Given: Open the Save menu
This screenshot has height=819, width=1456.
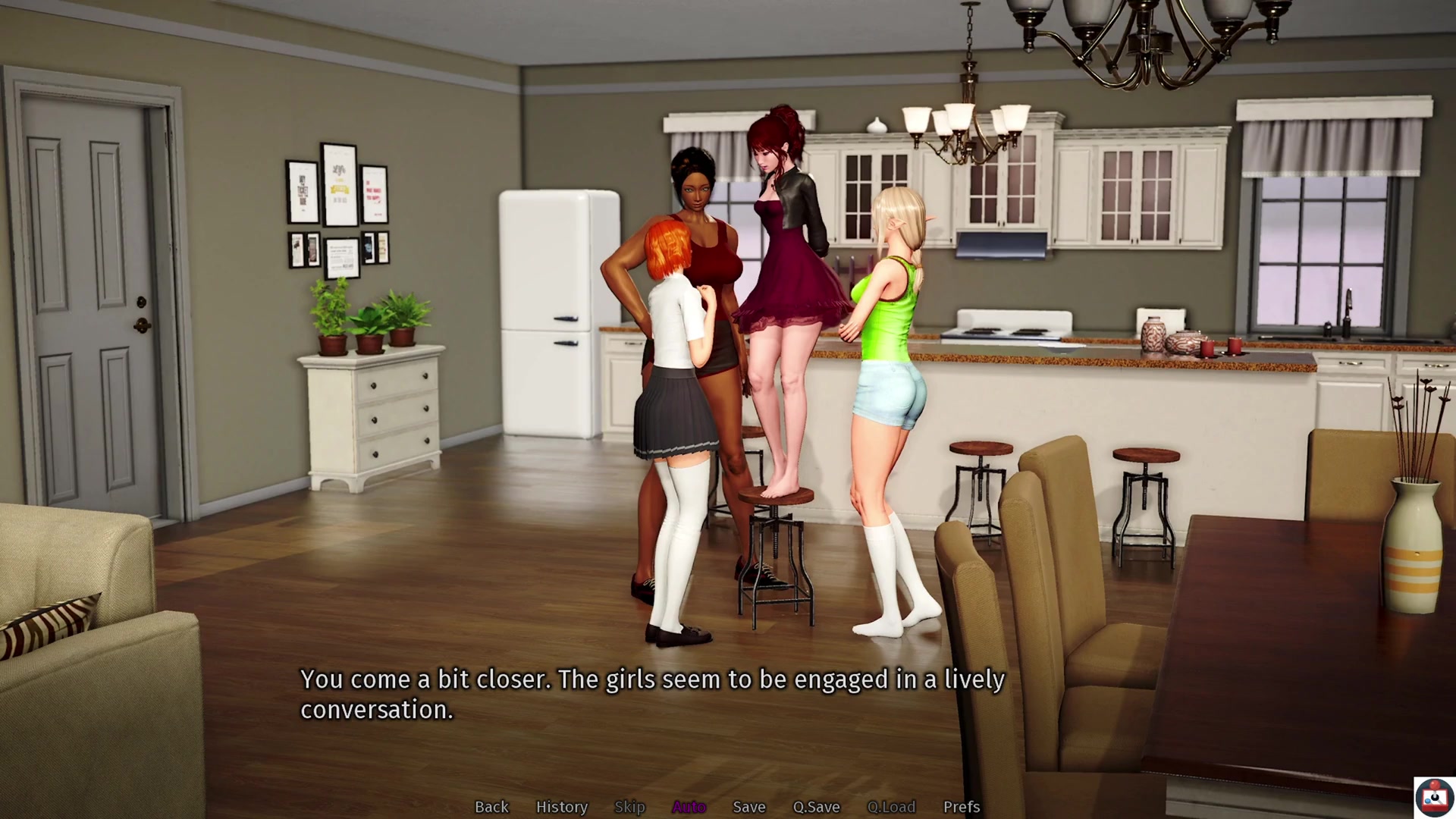Looking at the screenshot, I should tap(748, 807).
